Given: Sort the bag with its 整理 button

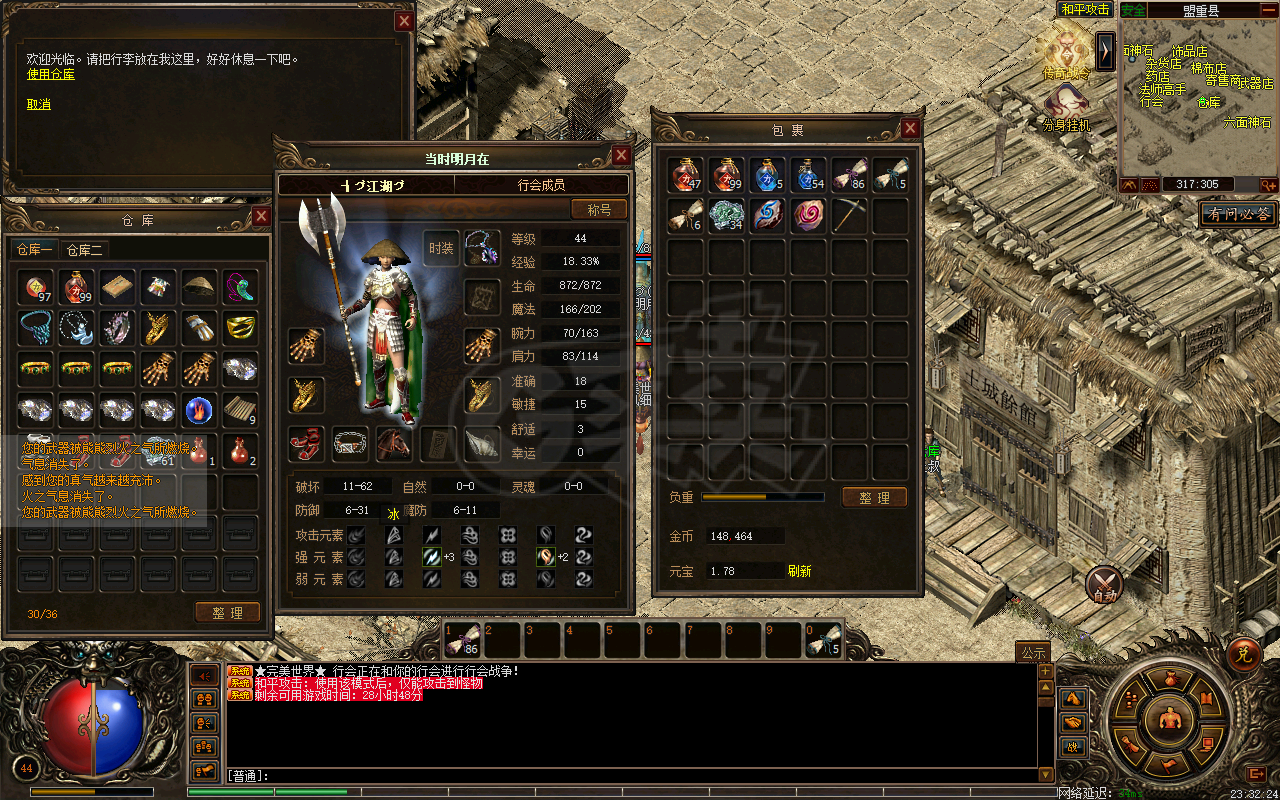Looking at the screenshot, I should (874, 497).
